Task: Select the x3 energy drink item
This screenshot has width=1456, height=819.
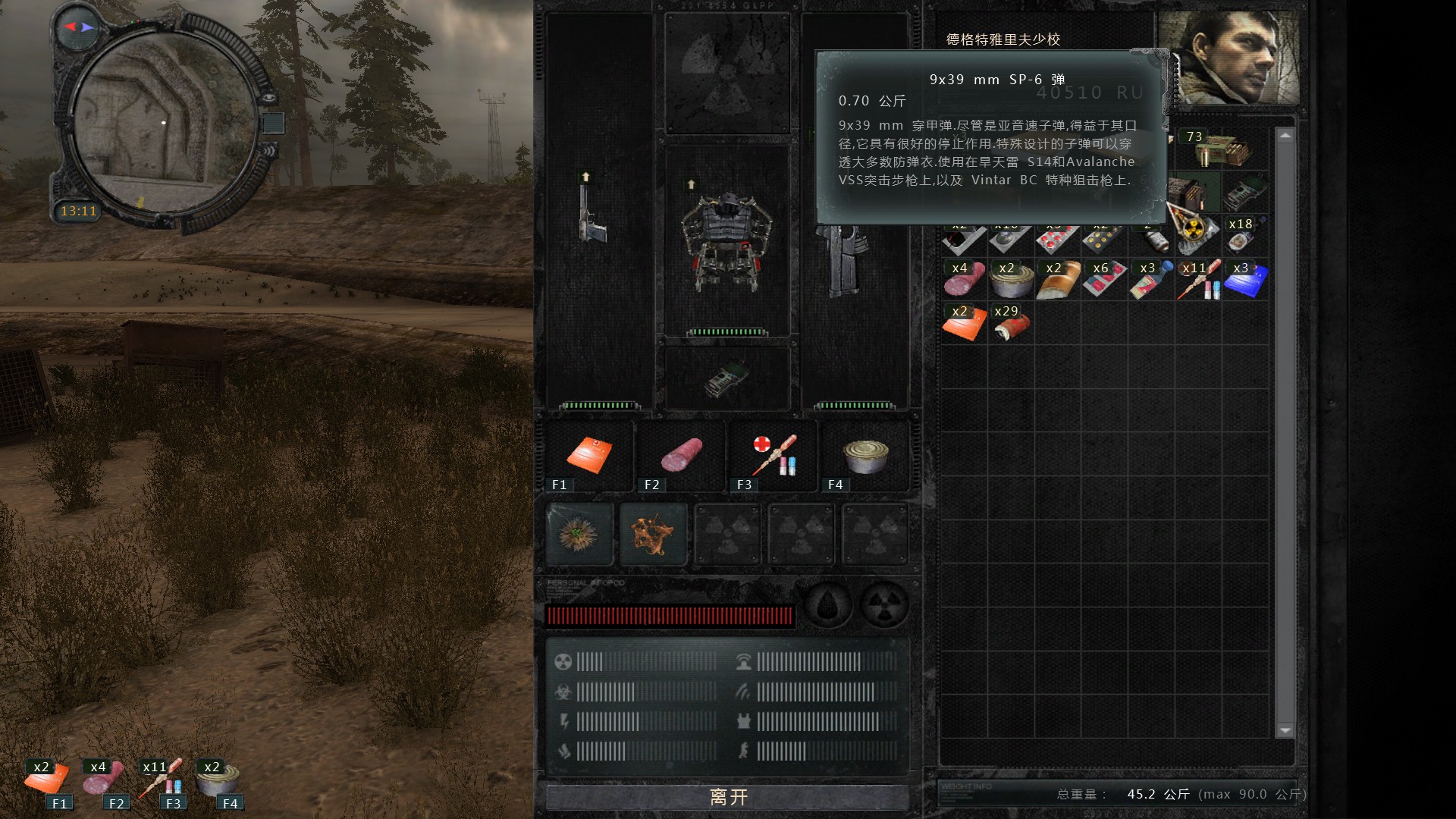Action: coord(1151,280)
